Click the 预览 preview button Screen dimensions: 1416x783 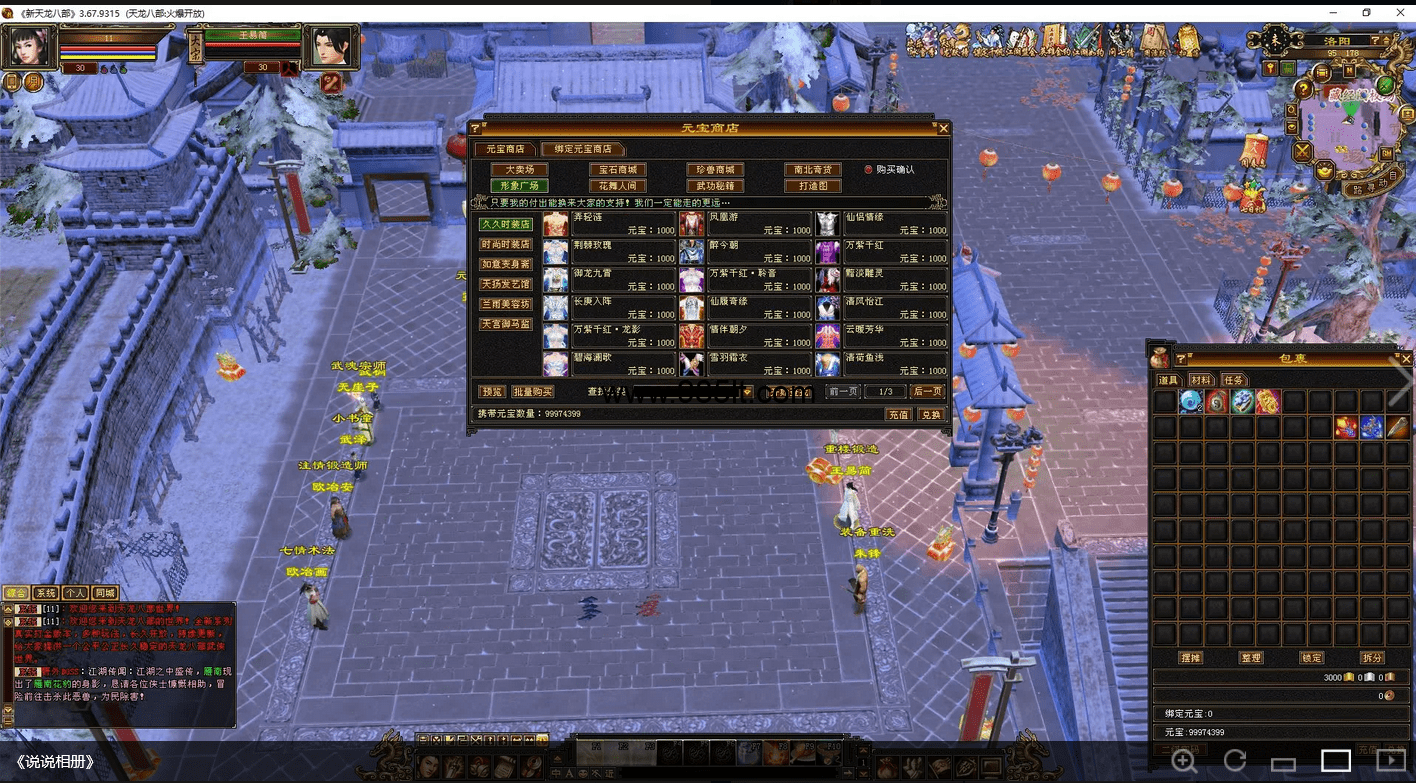click(491, 392)
